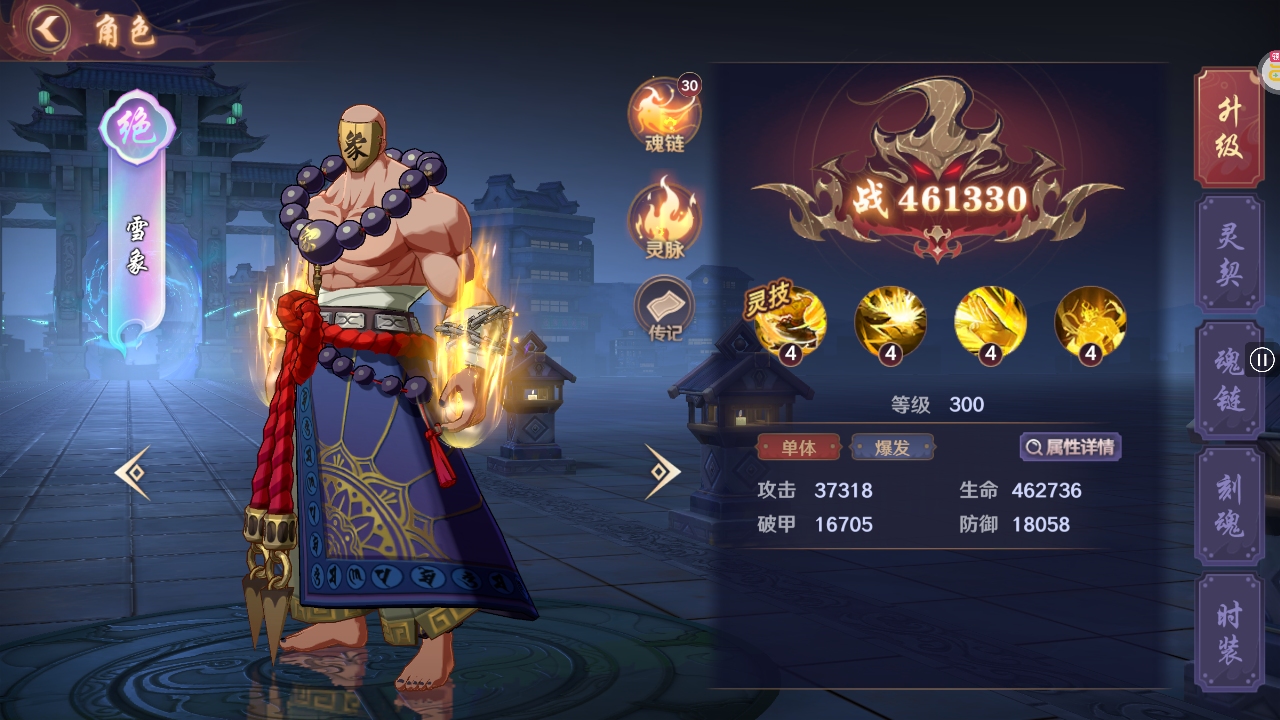This screenshot has width=1280, height=720.
Task: Tap the 爆发 trait label
Action: [x=891, y=448]
